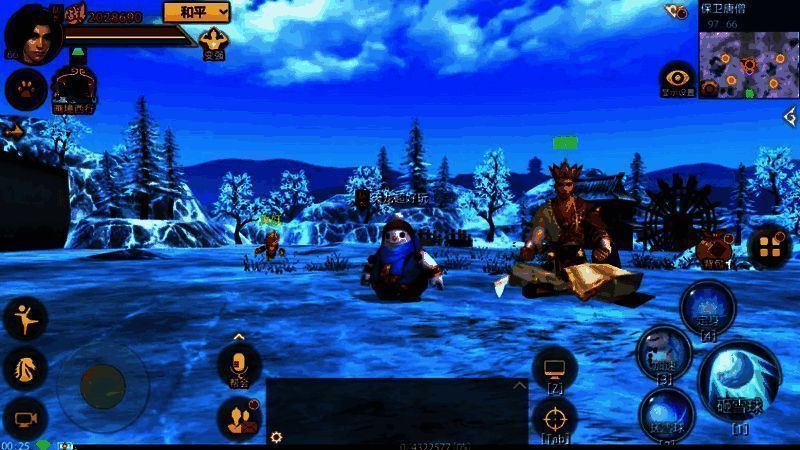Open the four-square main menu grid
This screenshot has height=450, width=800.
(x=769, y=247)
